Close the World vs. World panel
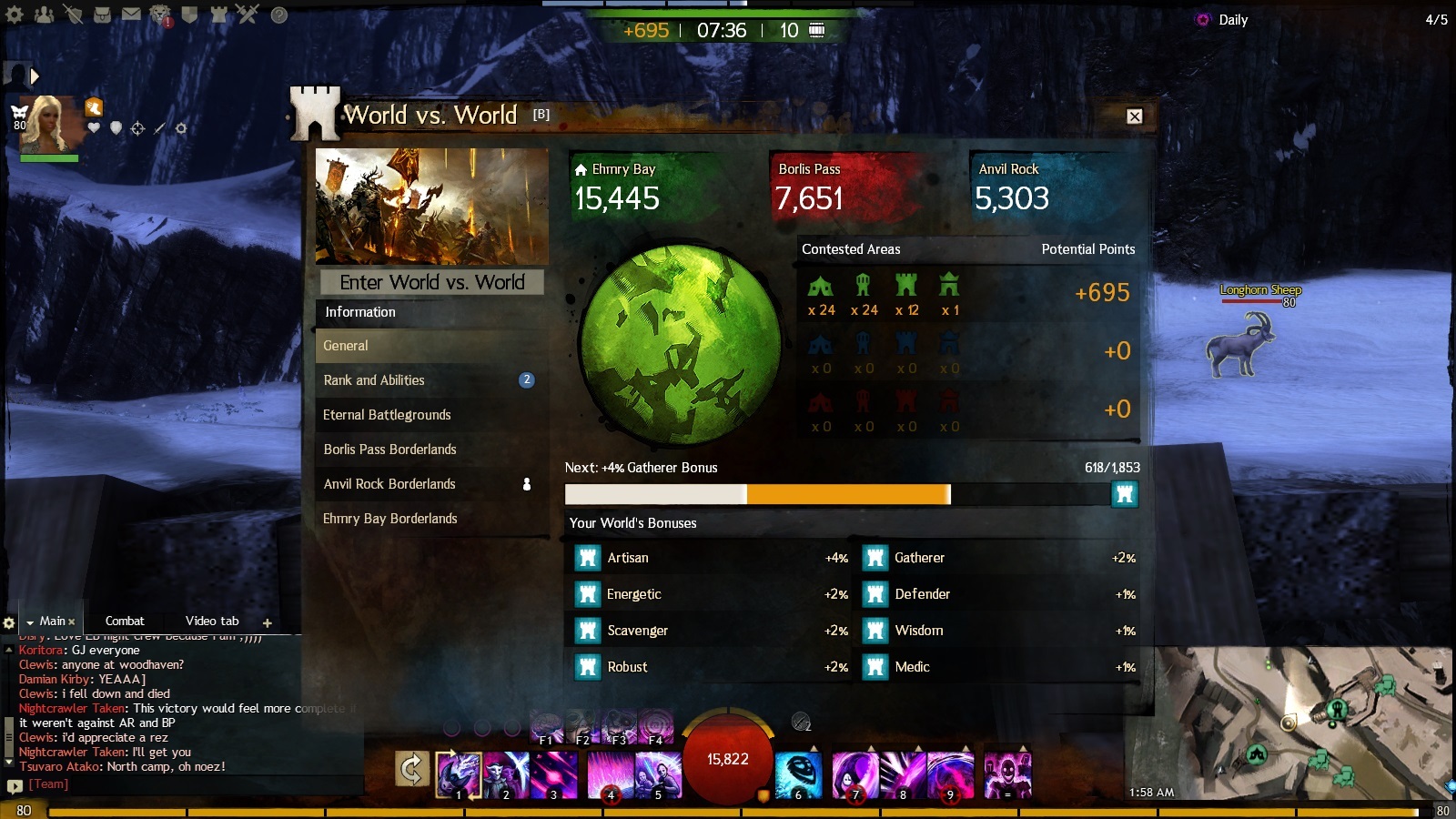 (1134, 116)
